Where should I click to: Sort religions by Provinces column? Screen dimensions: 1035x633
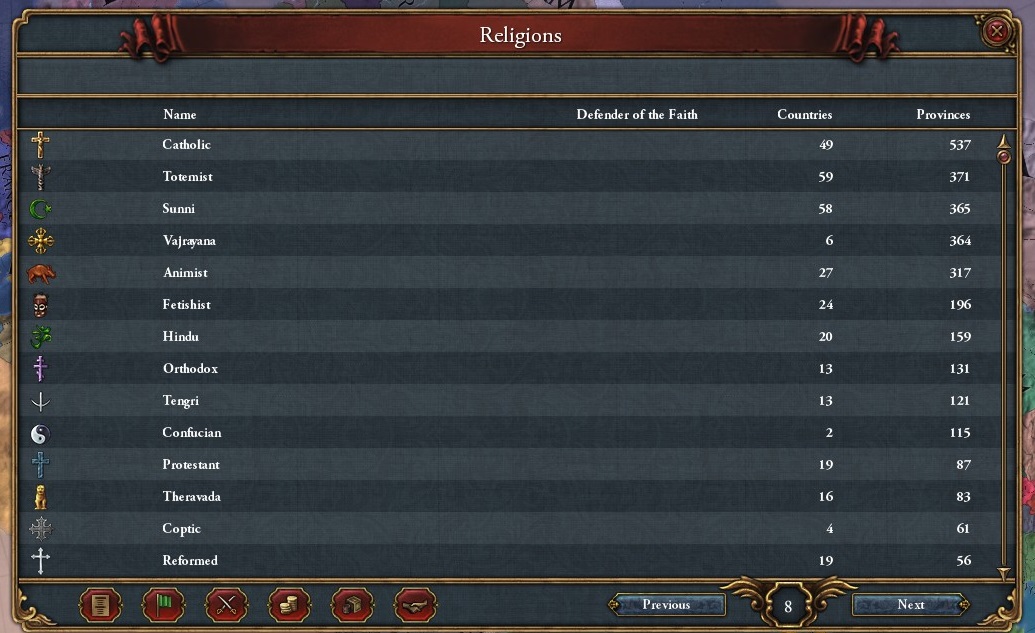(943, 114)
